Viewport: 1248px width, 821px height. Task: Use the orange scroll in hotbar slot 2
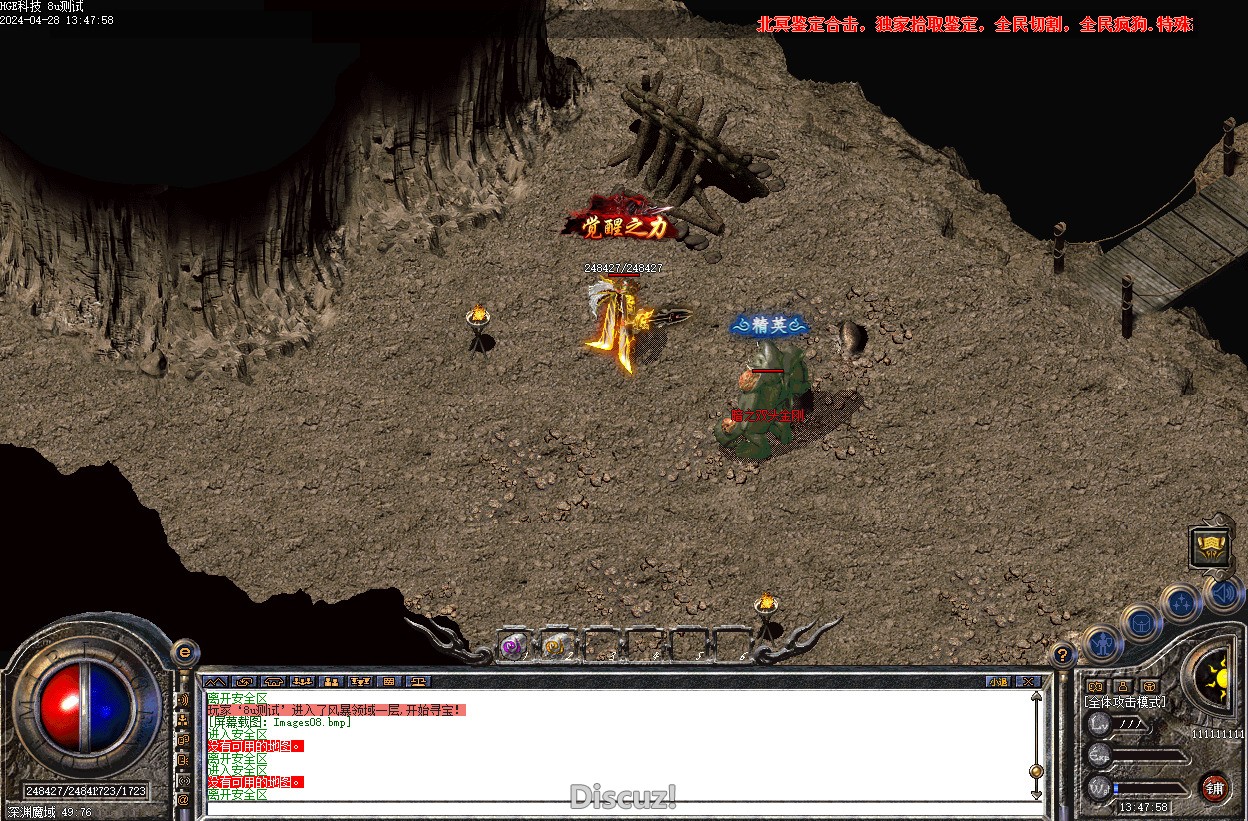[553, 647]
